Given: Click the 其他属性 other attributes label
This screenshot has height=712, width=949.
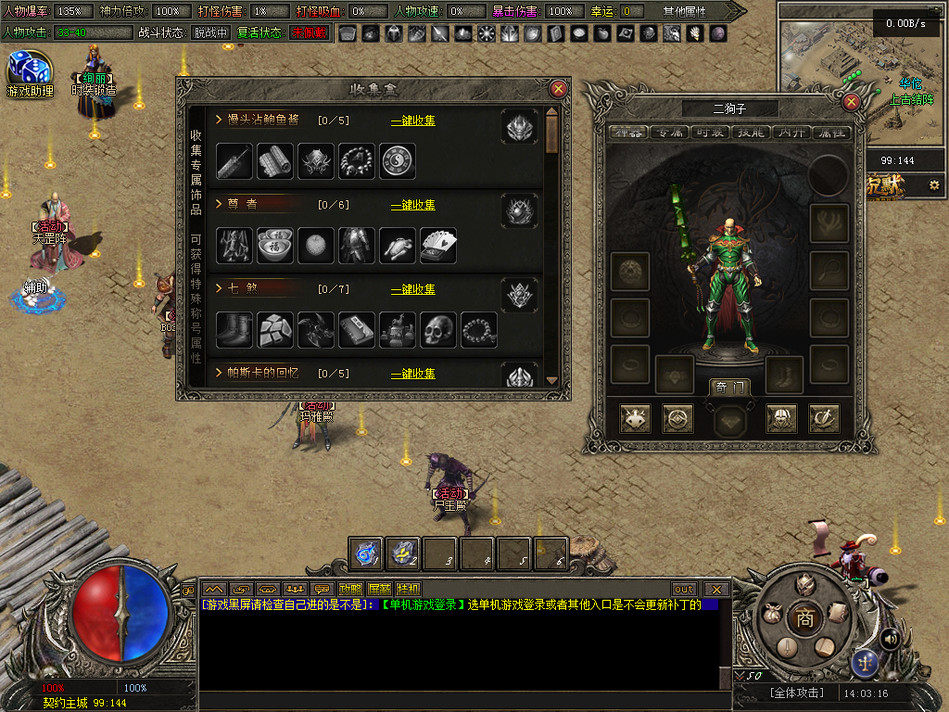Looking at the screenshot, I should pos(684,11).
